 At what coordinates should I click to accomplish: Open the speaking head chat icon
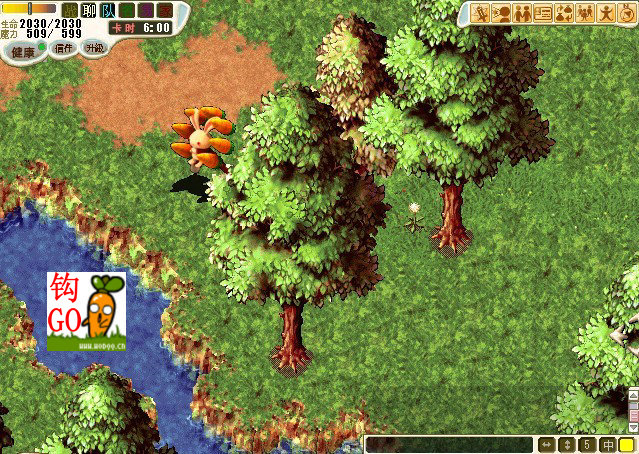[501, 13]
